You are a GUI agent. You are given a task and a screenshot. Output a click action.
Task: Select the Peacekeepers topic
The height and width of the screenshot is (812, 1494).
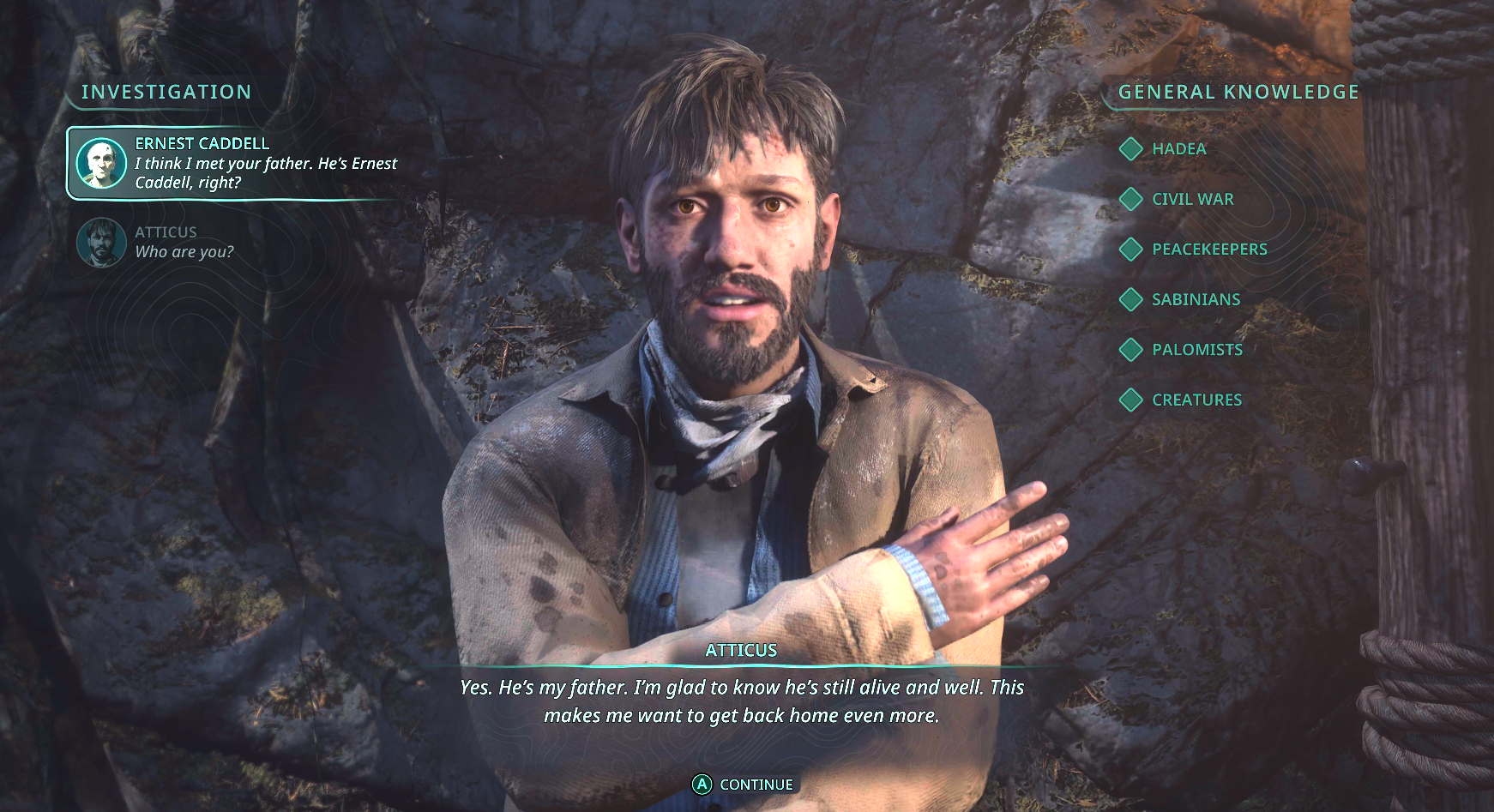(x=1208, y=250)
